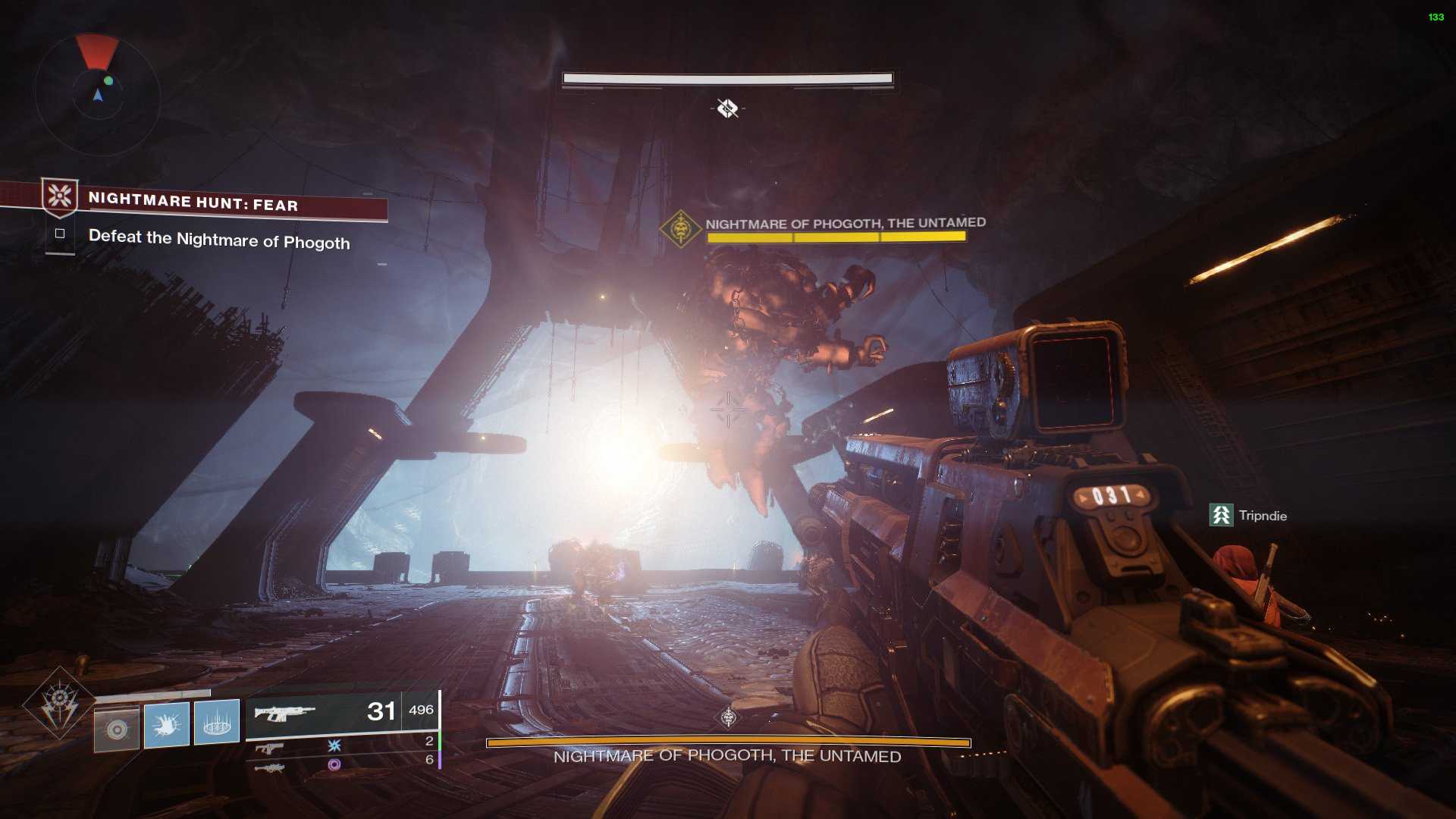Trigger the melee burst ability
The image size is (1456, 819).
166,724
